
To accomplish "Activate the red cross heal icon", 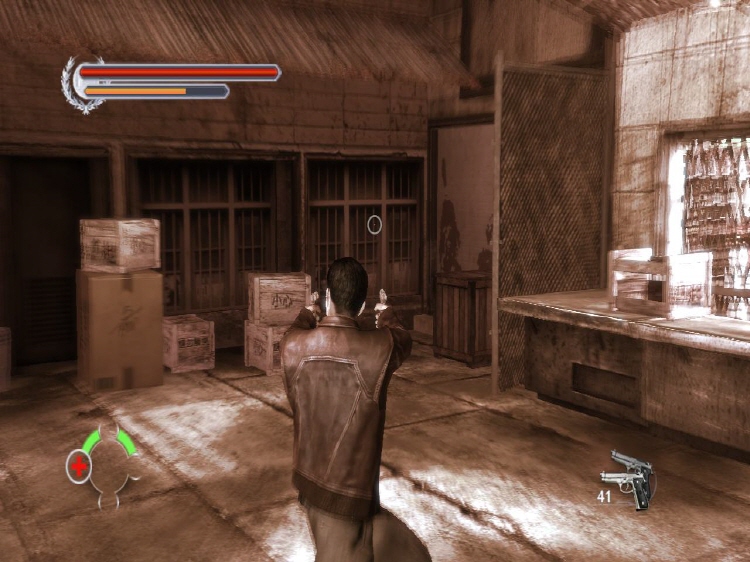I will [x=78, y=466].
